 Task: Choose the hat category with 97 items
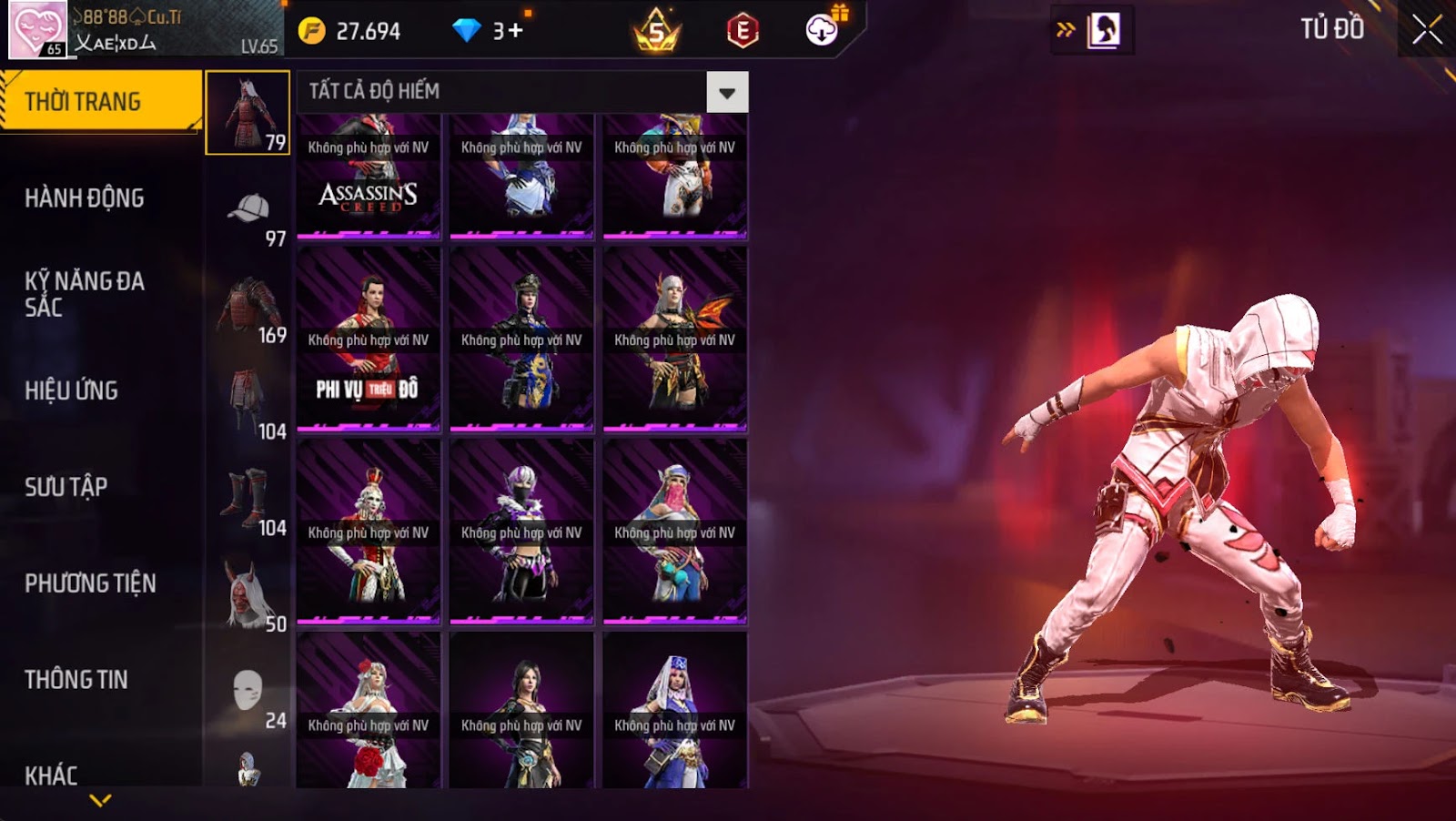tap(248, 216)
